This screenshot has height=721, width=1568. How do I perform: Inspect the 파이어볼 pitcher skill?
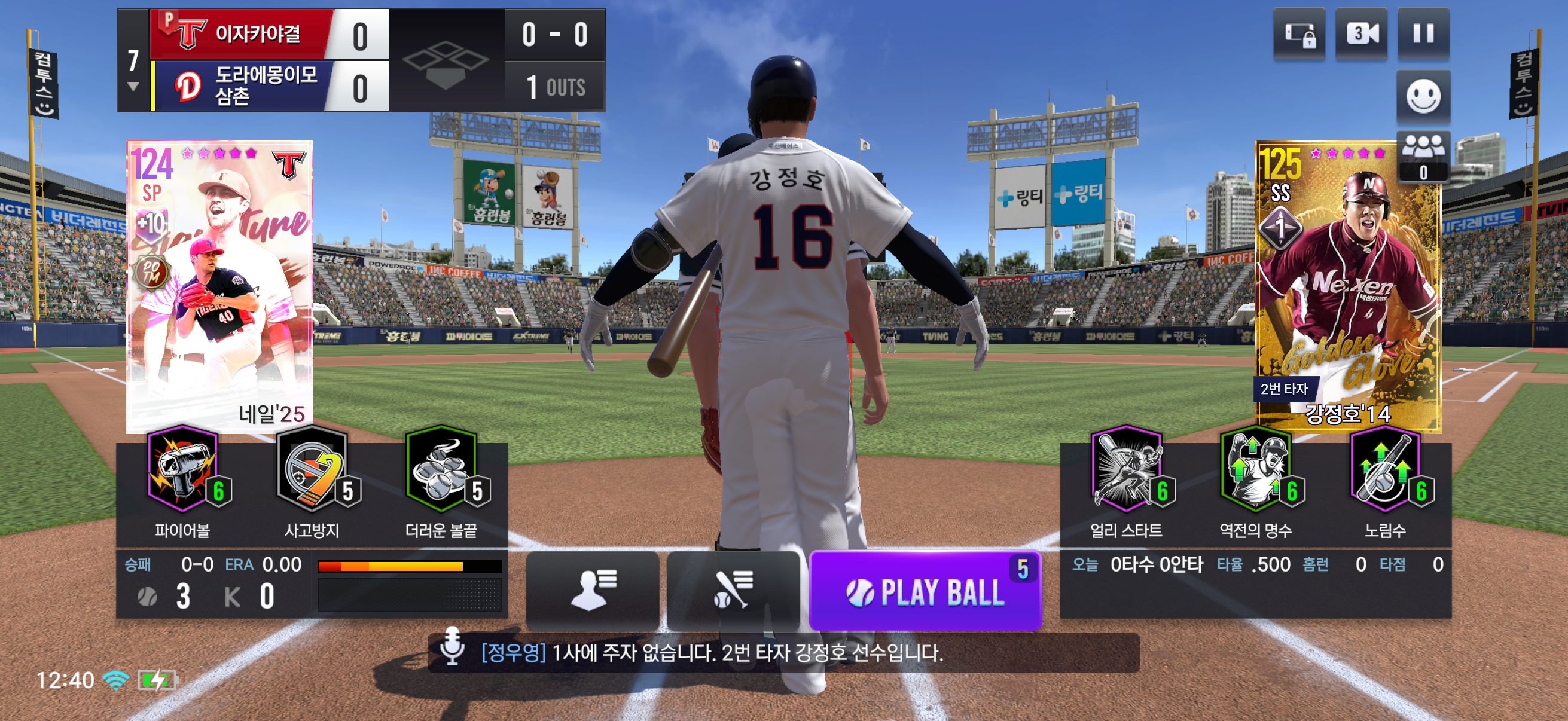pos(182,481)
